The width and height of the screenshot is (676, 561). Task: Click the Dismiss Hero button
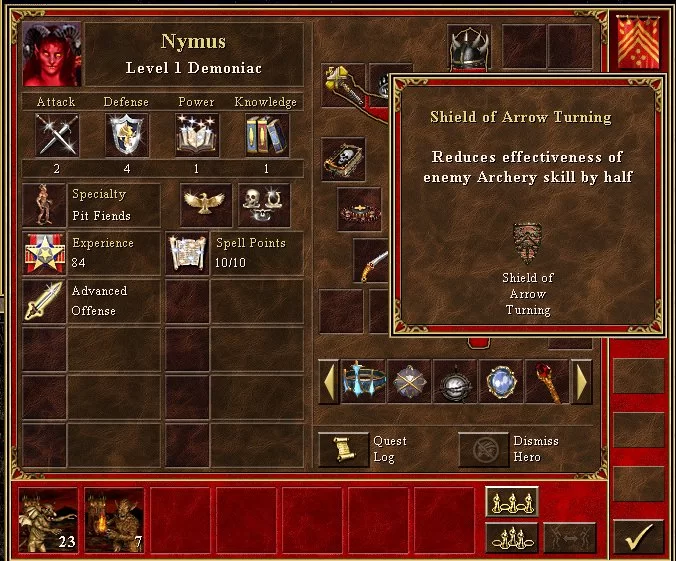click(484, 449)
